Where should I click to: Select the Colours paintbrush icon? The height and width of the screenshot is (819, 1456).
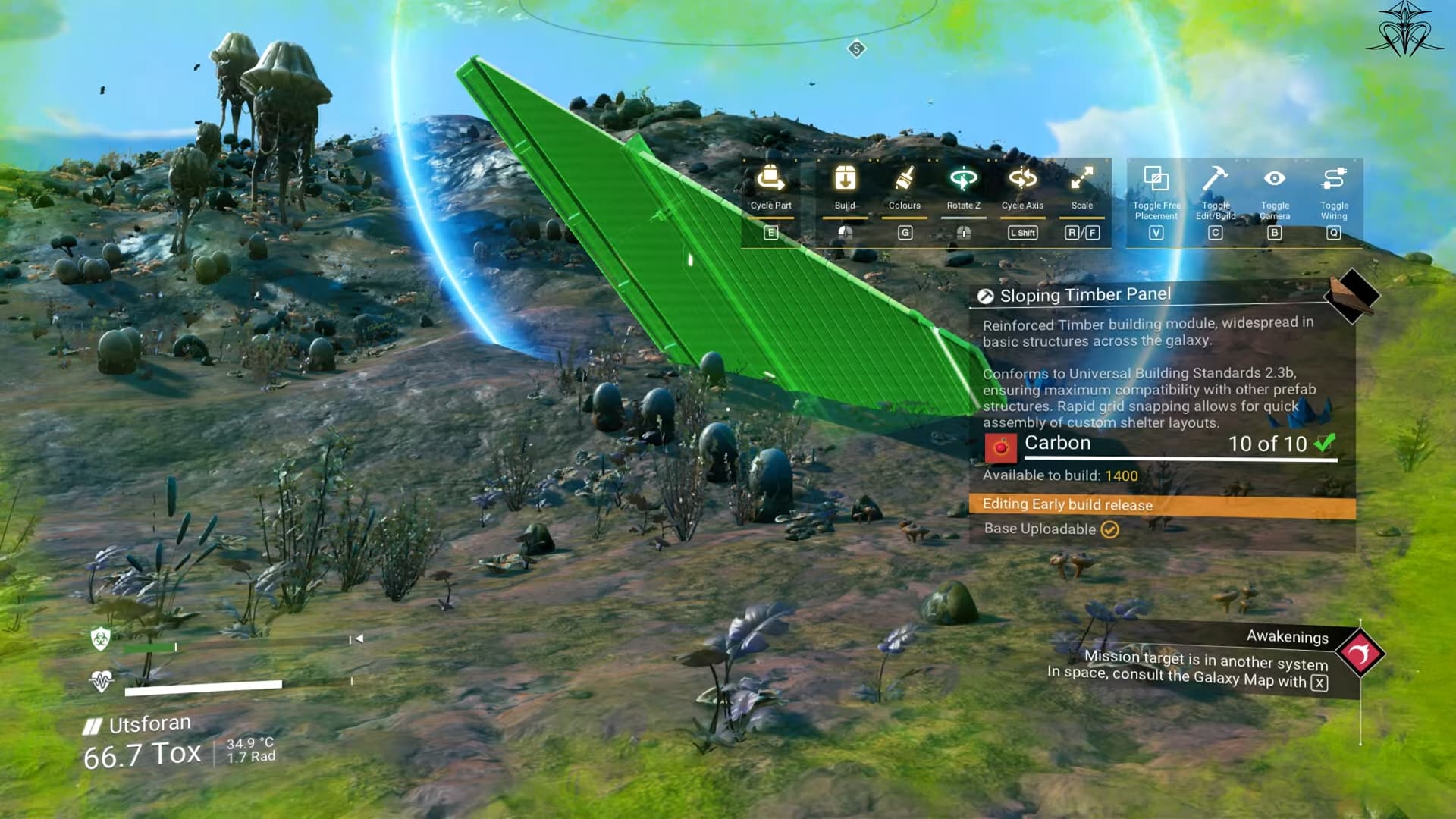coord(904,180)
